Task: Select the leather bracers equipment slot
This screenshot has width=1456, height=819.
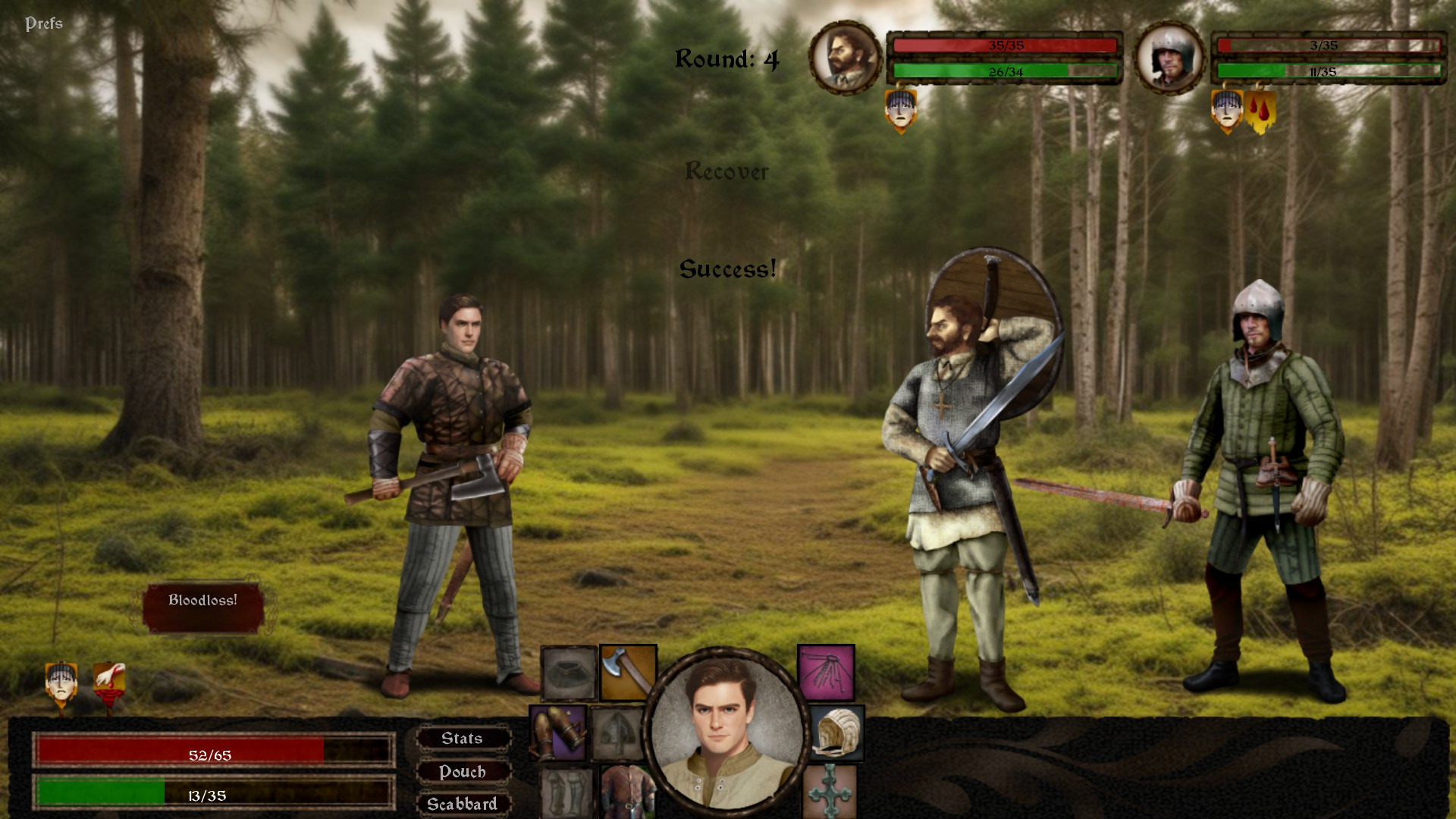Action: pyautogui.click(x=558, y=733)
